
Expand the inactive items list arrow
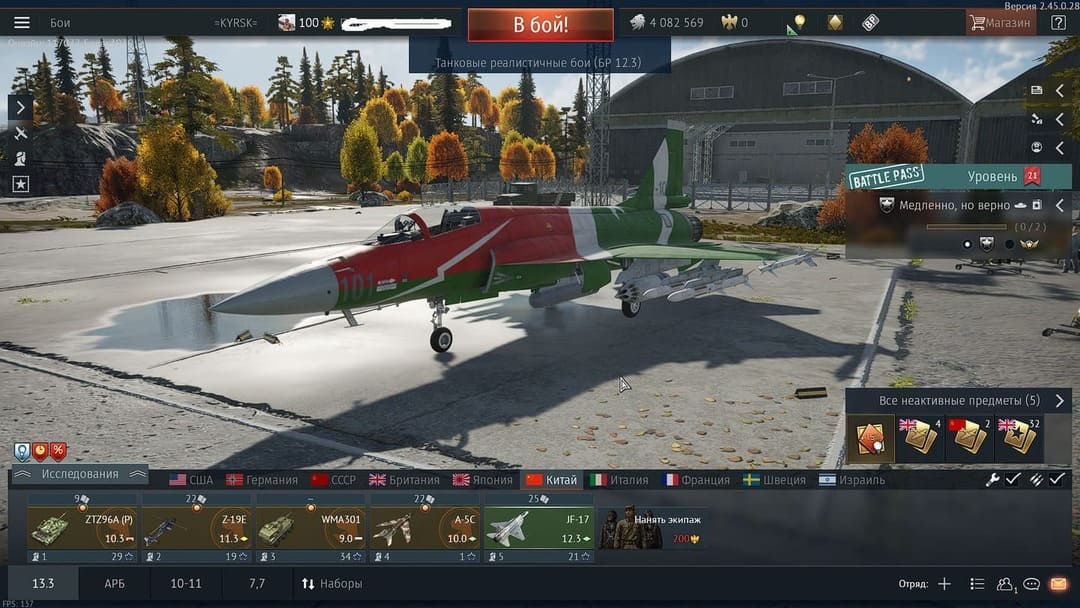tap(1060, 400)
